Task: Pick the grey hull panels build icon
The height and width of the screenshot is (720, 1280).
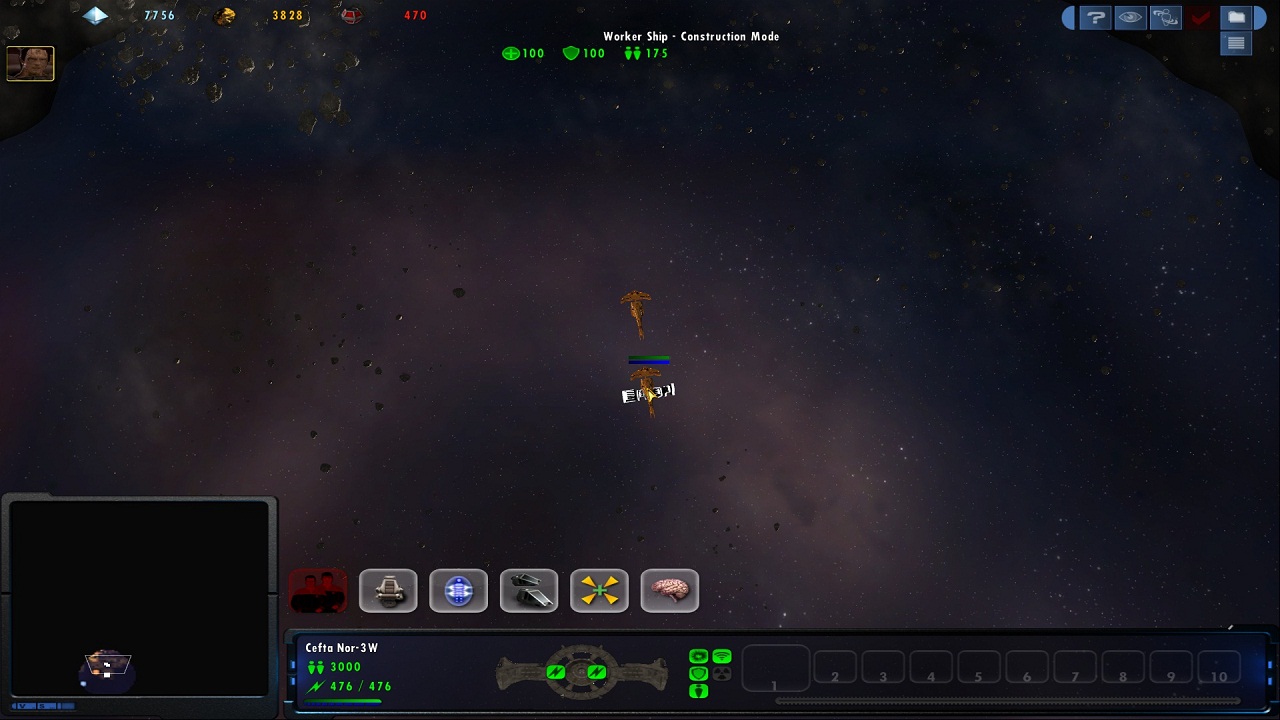Action: tap(529, 591)
